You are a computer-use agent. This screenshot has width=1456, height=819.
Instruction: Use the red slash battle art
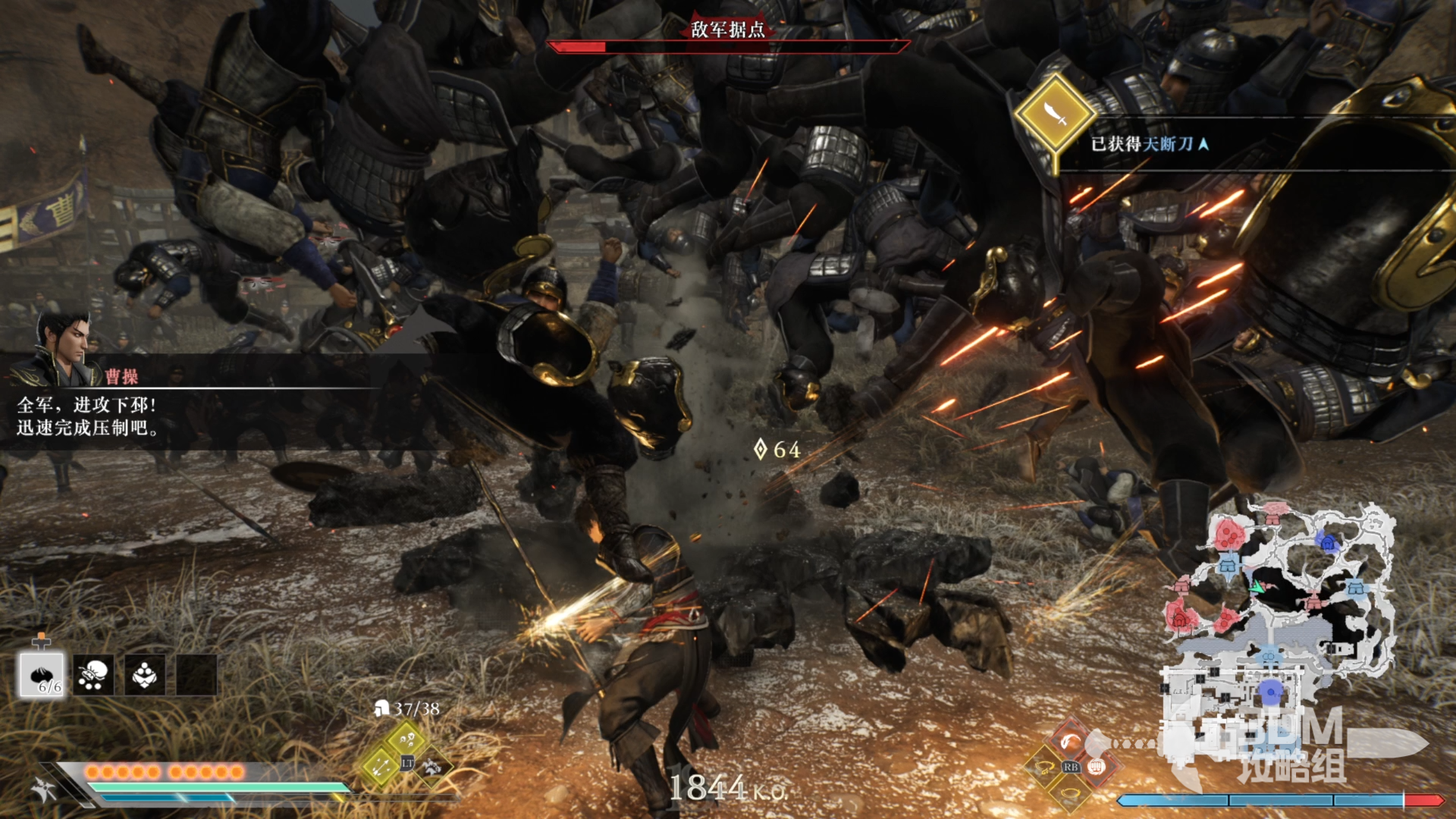point(1070,740)
